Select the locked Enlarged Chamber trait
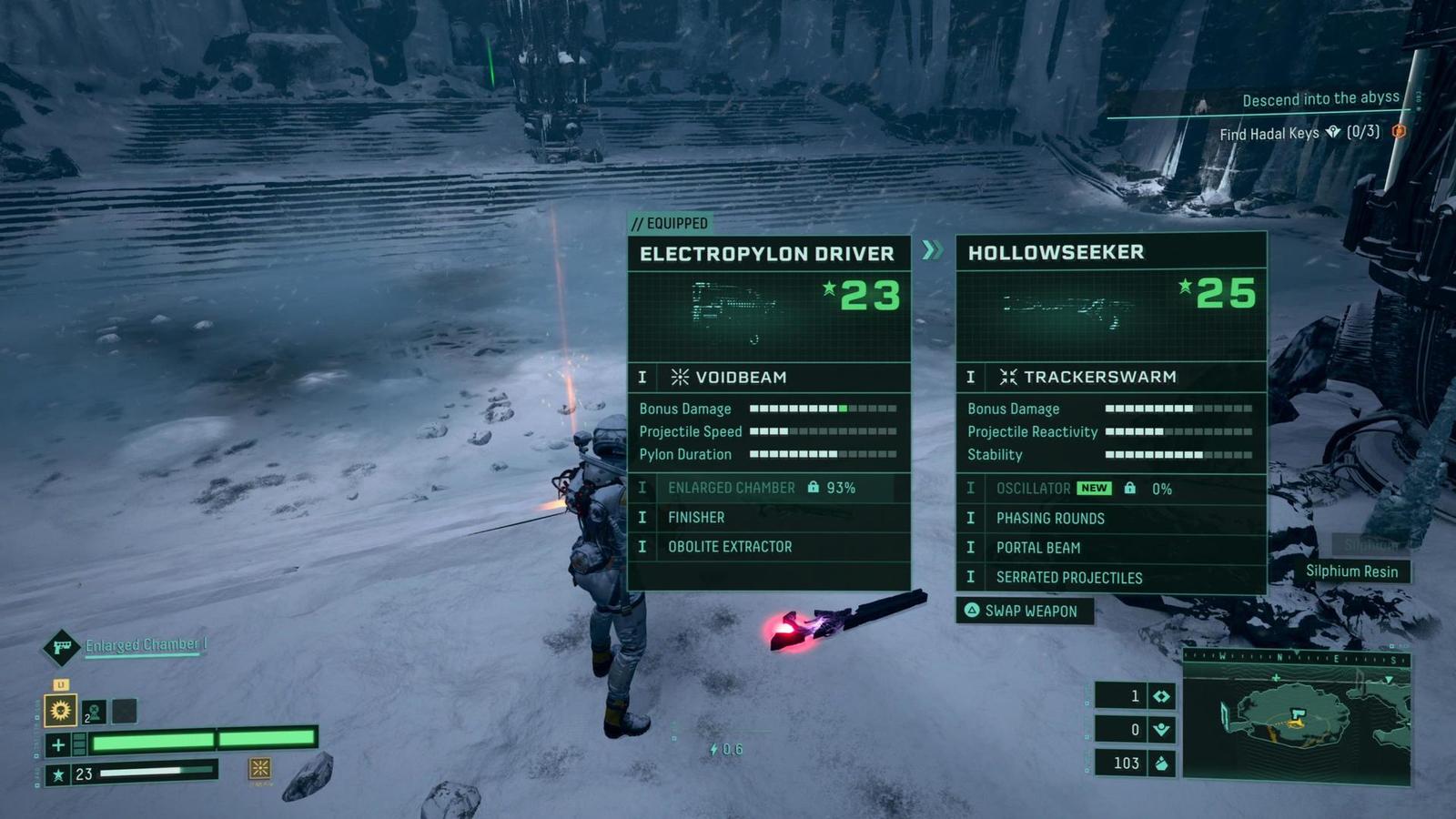The image size is (1456, 819). click(769, 488)
